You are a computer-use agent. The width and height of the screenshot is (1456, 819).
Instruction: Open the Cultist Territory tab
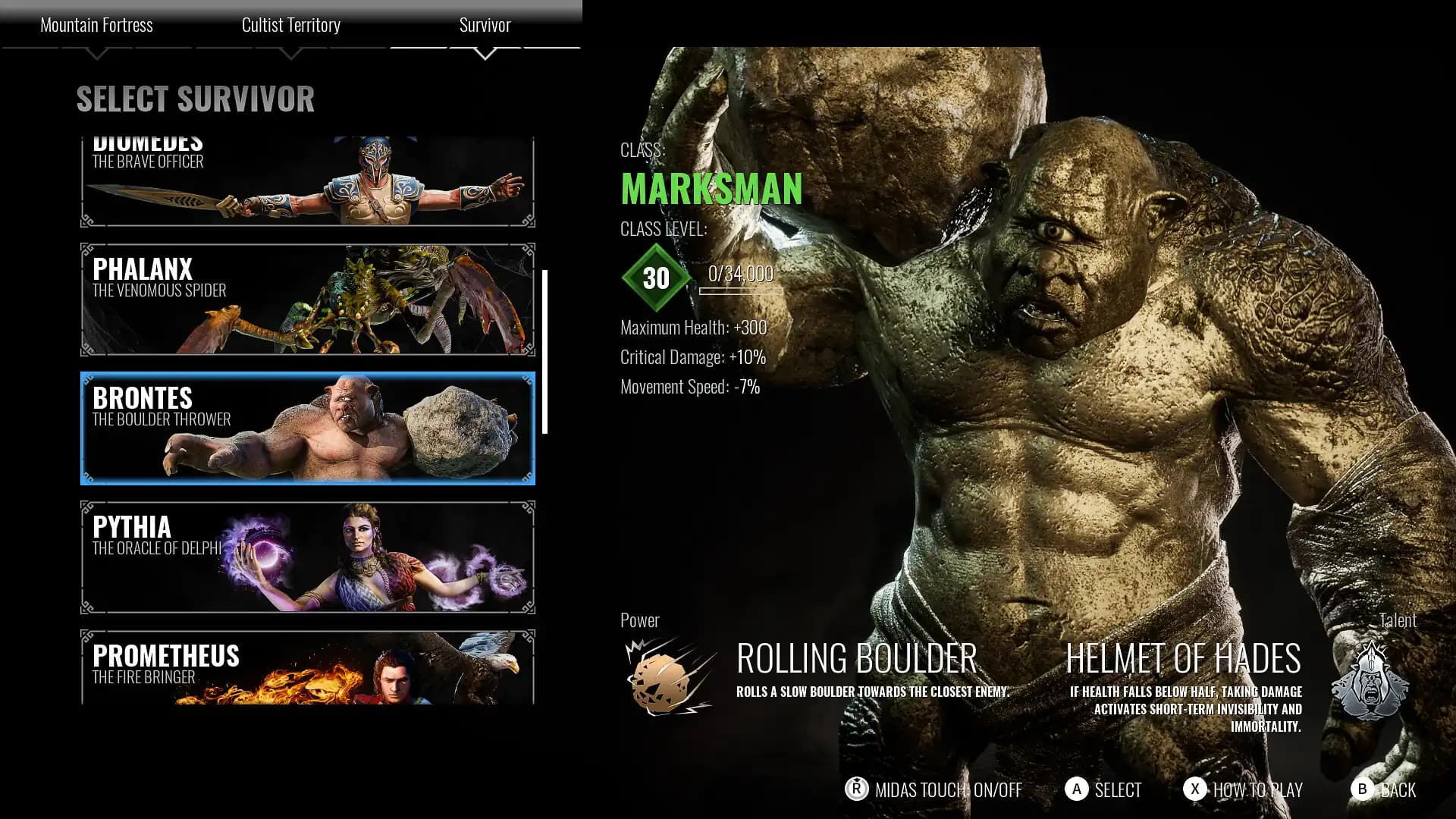[290, 25]
